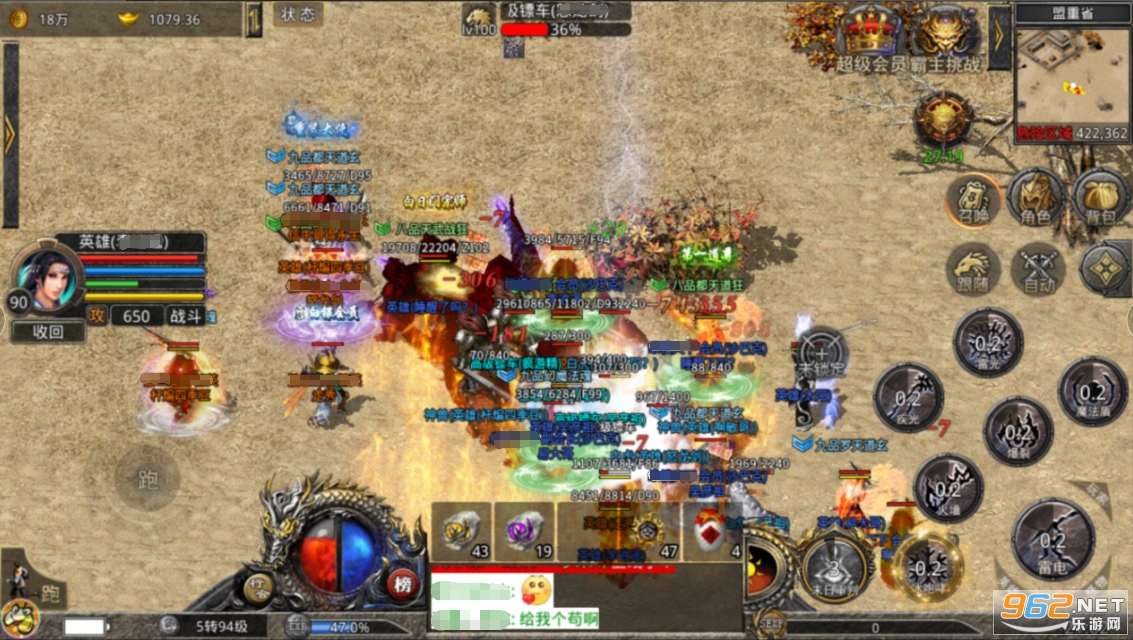Open the 角色 character sheet
The image size is (1133, 640).
1035,197
